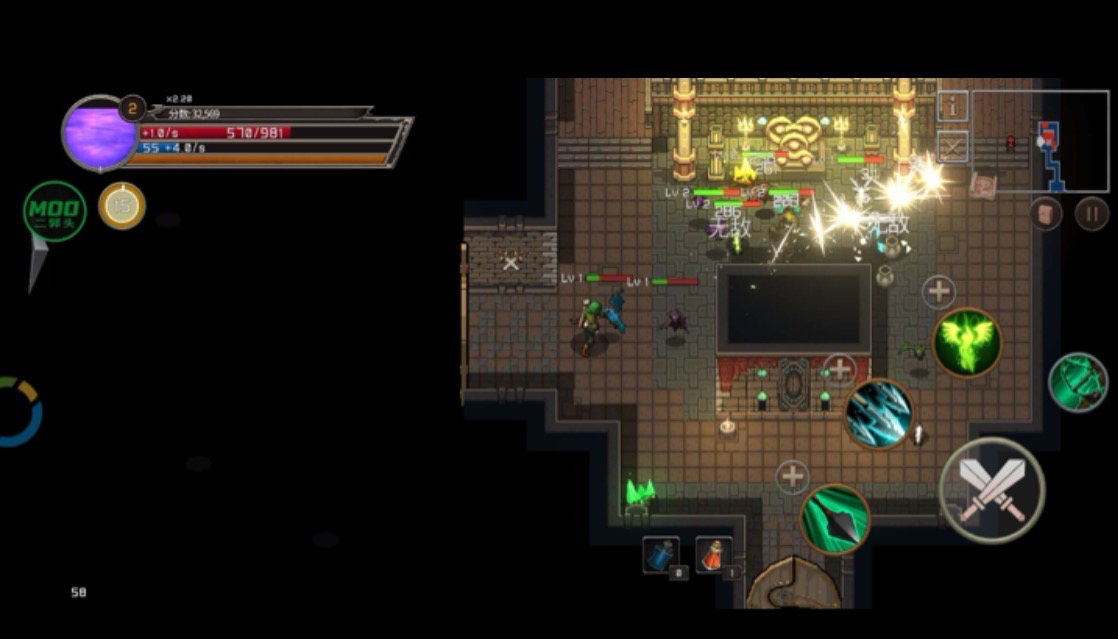Open the backpack inventory
The image size is (1118, 639).
[x=1046, y=213]
